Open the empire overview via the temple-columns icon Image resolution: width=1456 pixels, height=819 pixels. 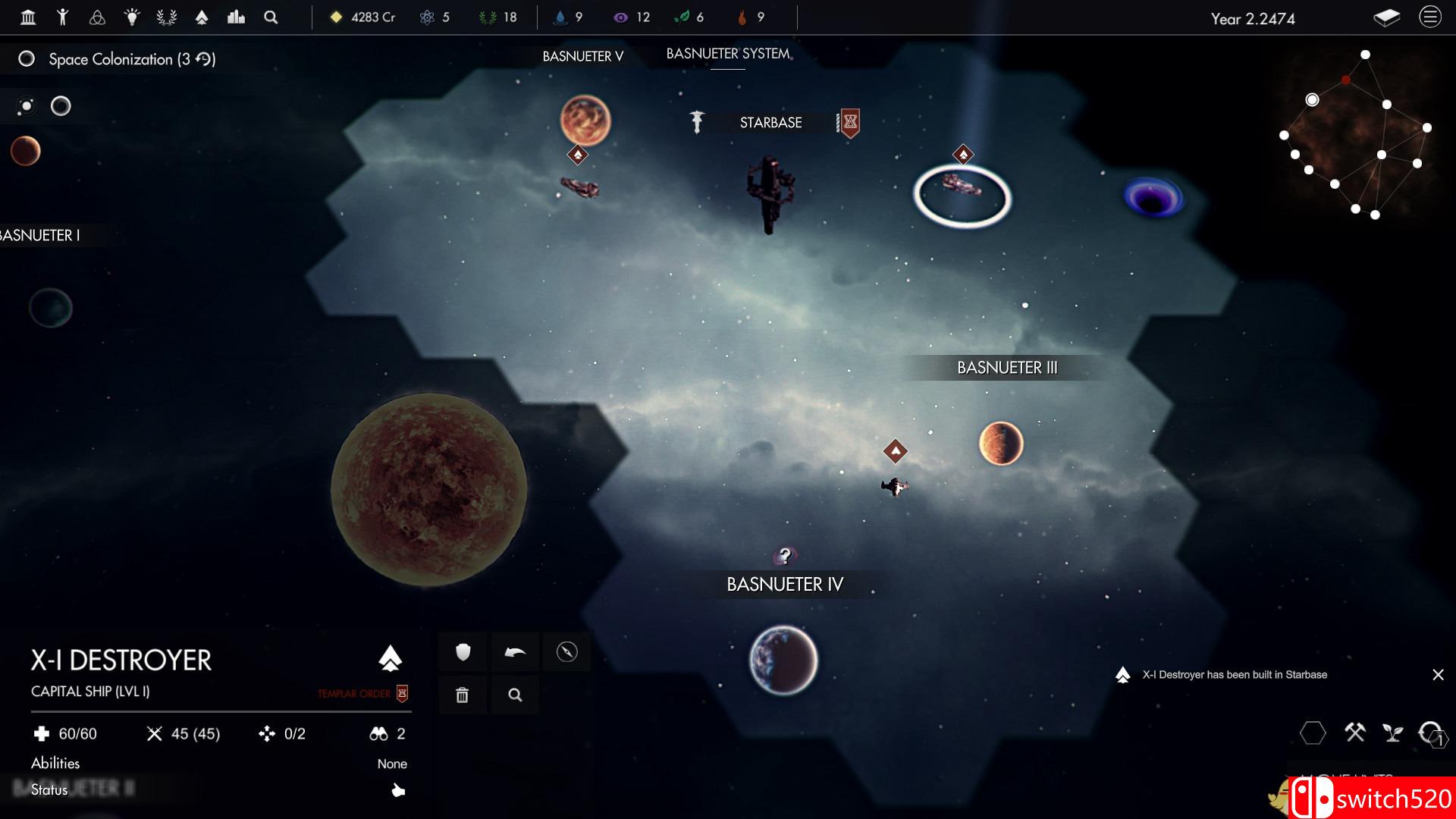coord(28,17)
